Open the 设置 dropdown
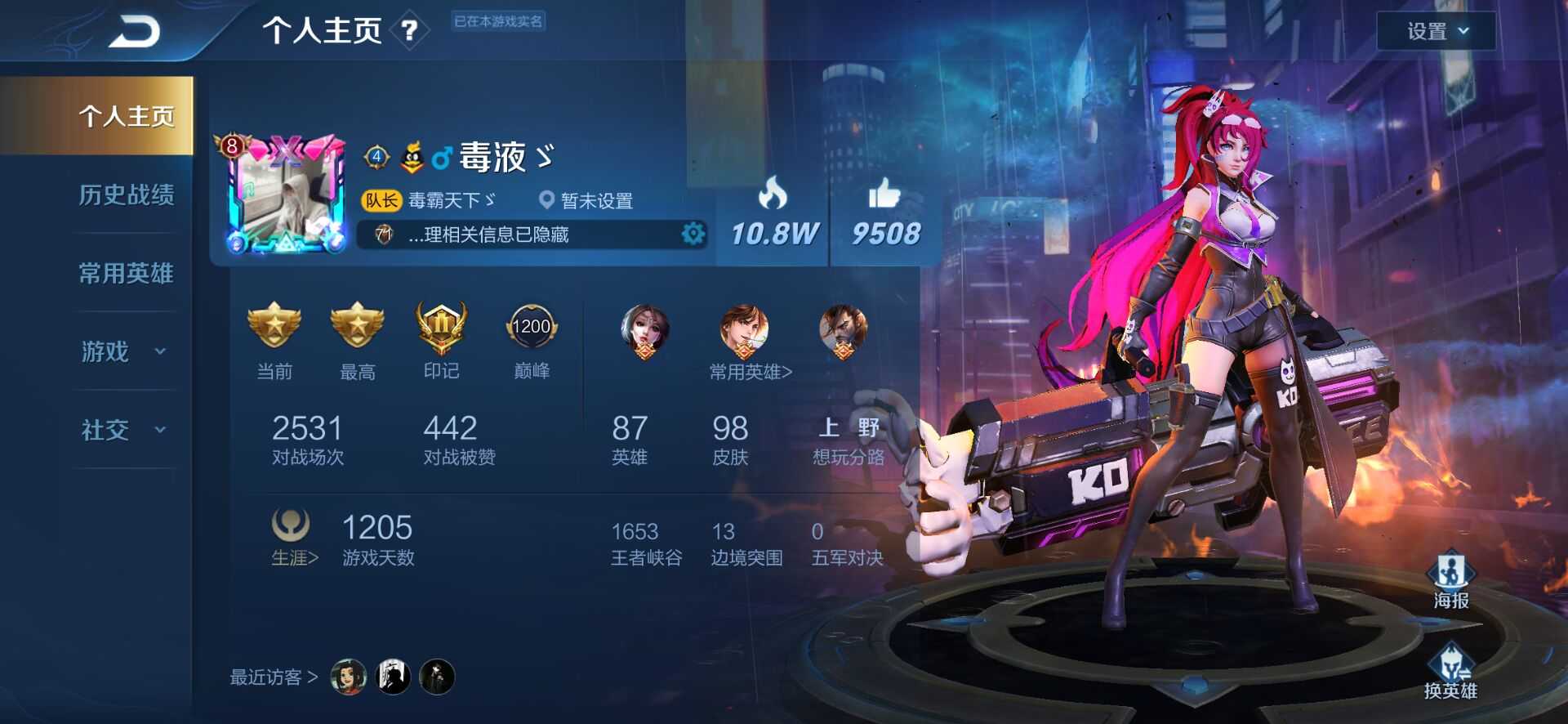The height and width of the screenshot is (724, 1568). tap(1436, 31)
